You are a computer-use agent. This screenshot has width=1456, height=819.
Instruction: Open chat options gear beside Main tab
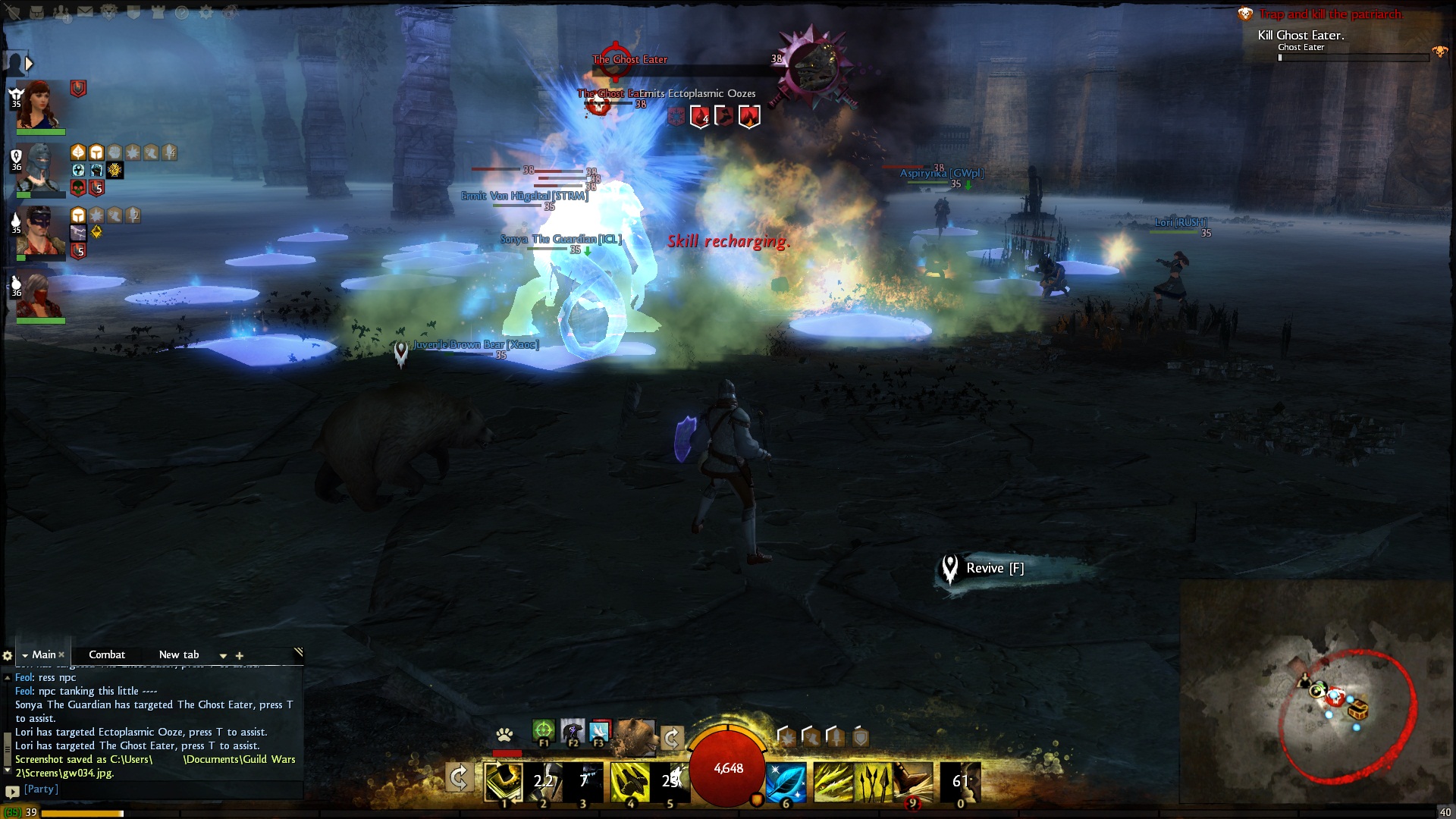(x=8, y=655)
